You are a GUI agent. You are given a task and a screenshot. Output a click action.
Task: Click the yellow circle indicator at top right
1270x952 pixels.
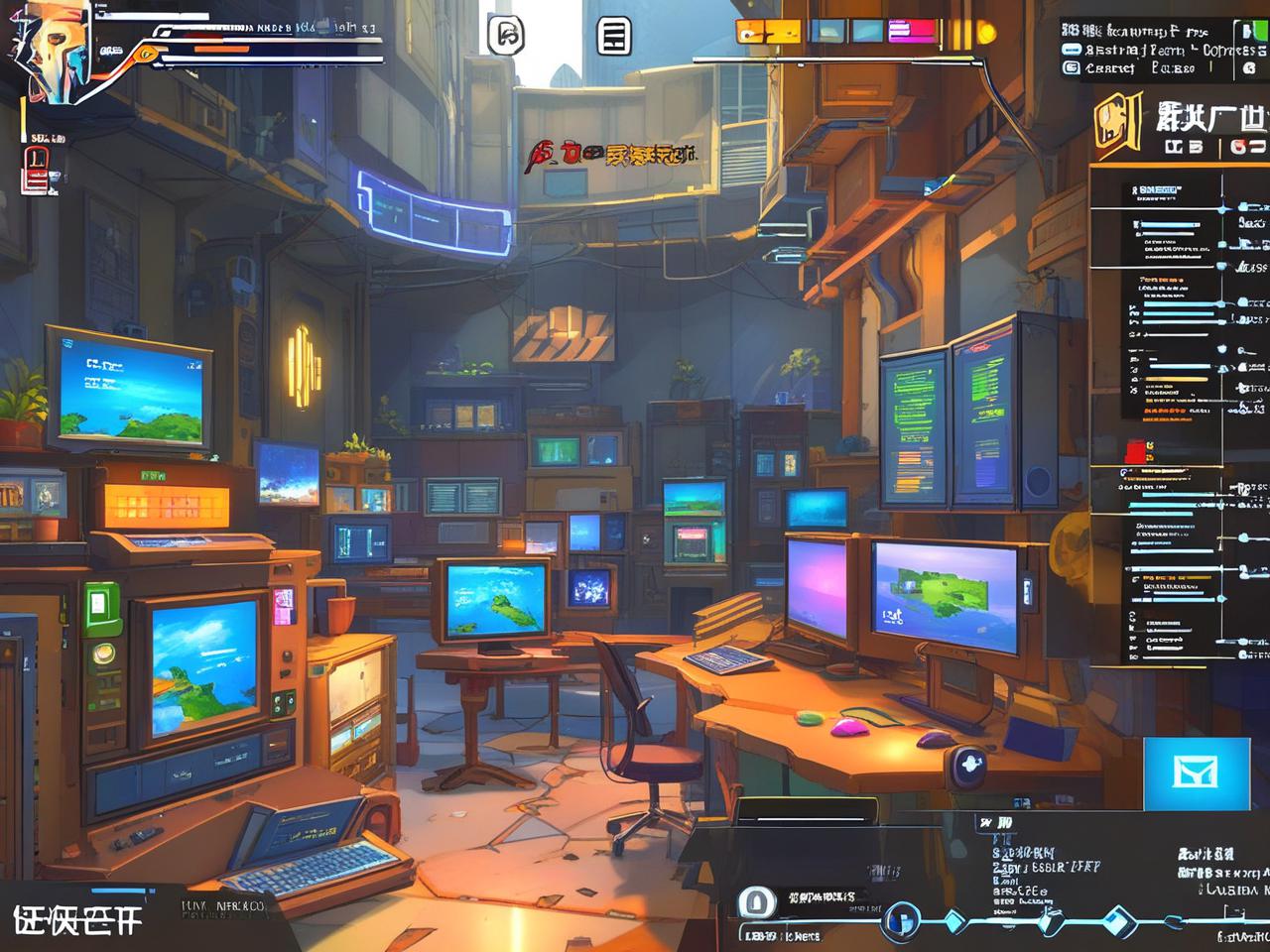click(x=986, y=33)
